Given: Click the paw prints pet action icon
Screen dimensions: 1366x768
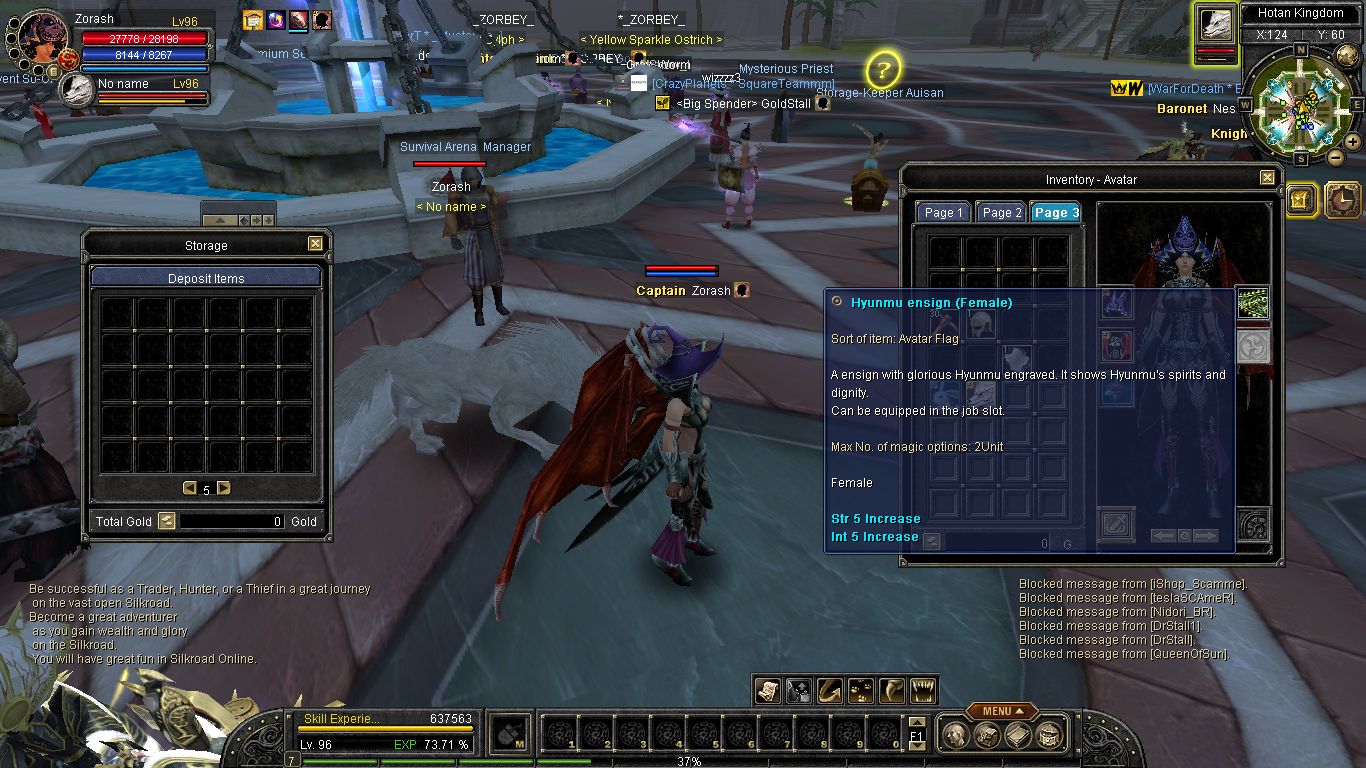Looking at the screenshot, I should pos(859,690).
